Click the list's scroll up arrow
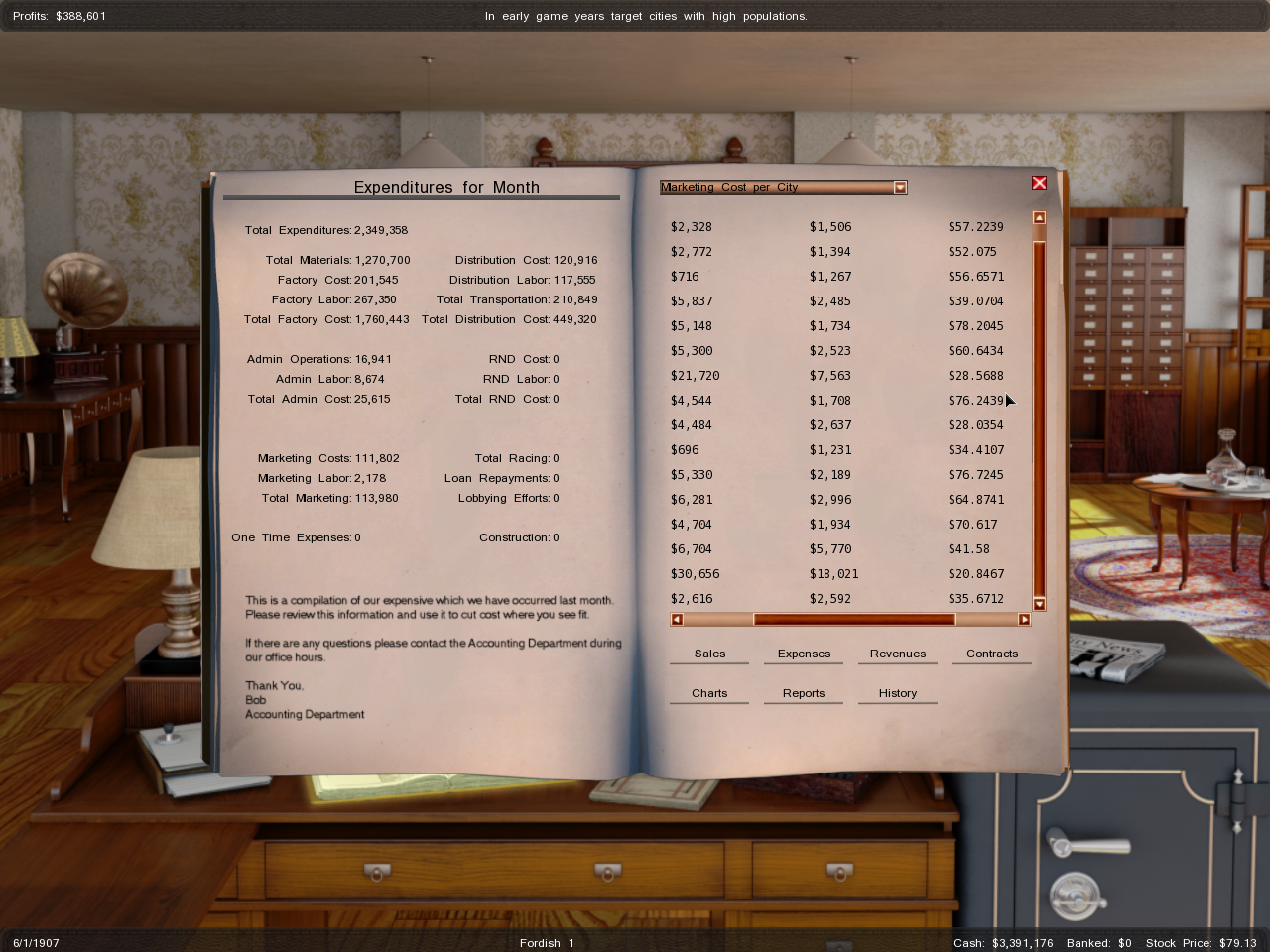Screen dimensions: 1270x952 click(1039, 217)
